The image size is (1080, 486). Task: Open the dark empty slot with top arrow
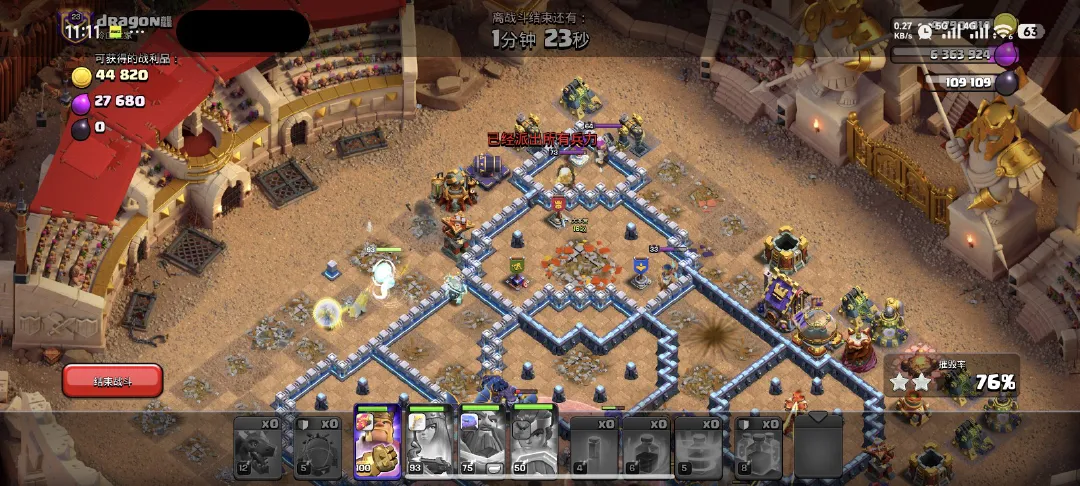[818, 444]
